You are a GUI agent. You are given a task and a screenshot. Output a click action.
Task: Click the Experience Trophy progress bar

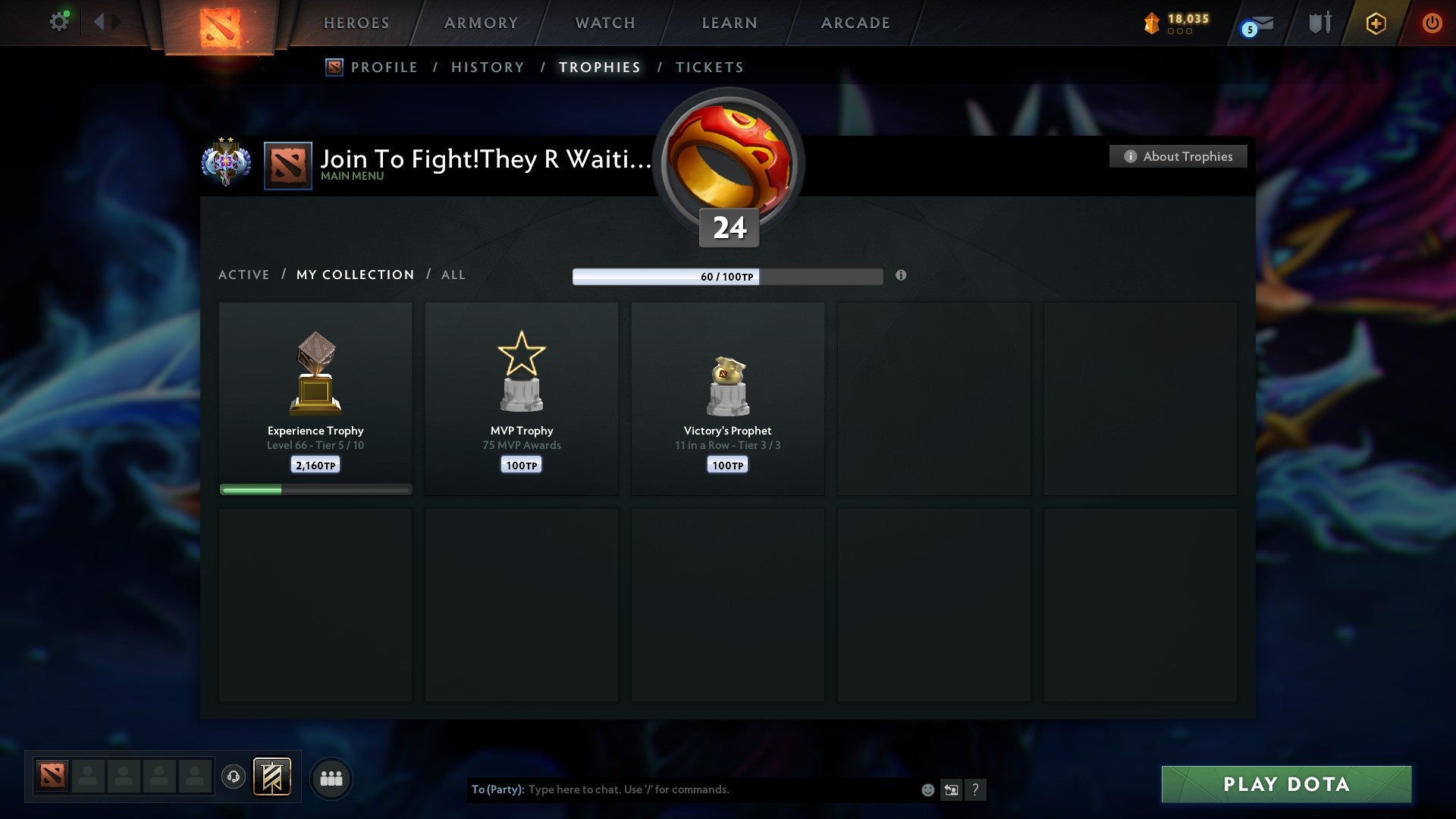[315, 489]
